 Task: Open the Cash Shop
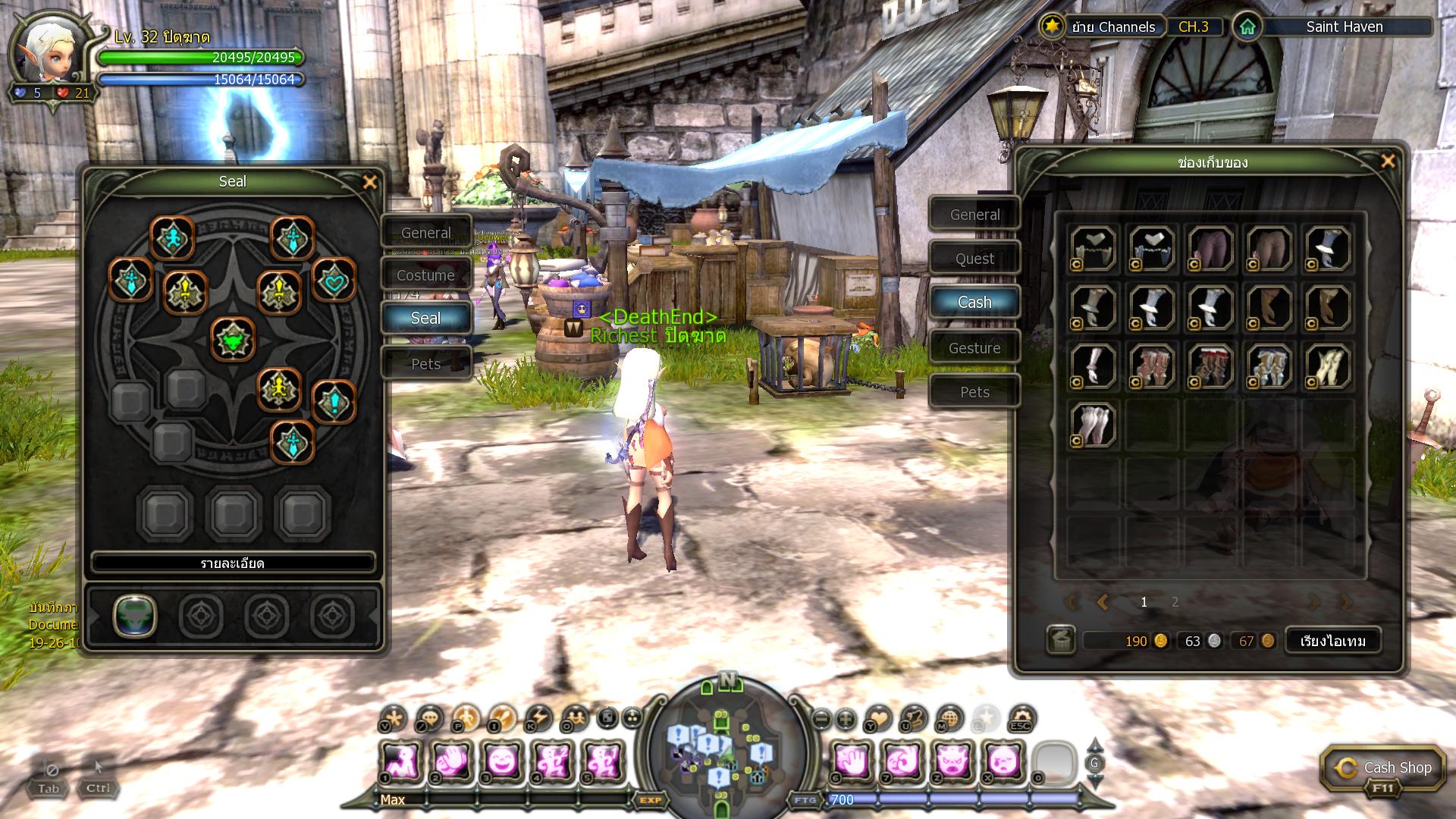[1380, 769]
